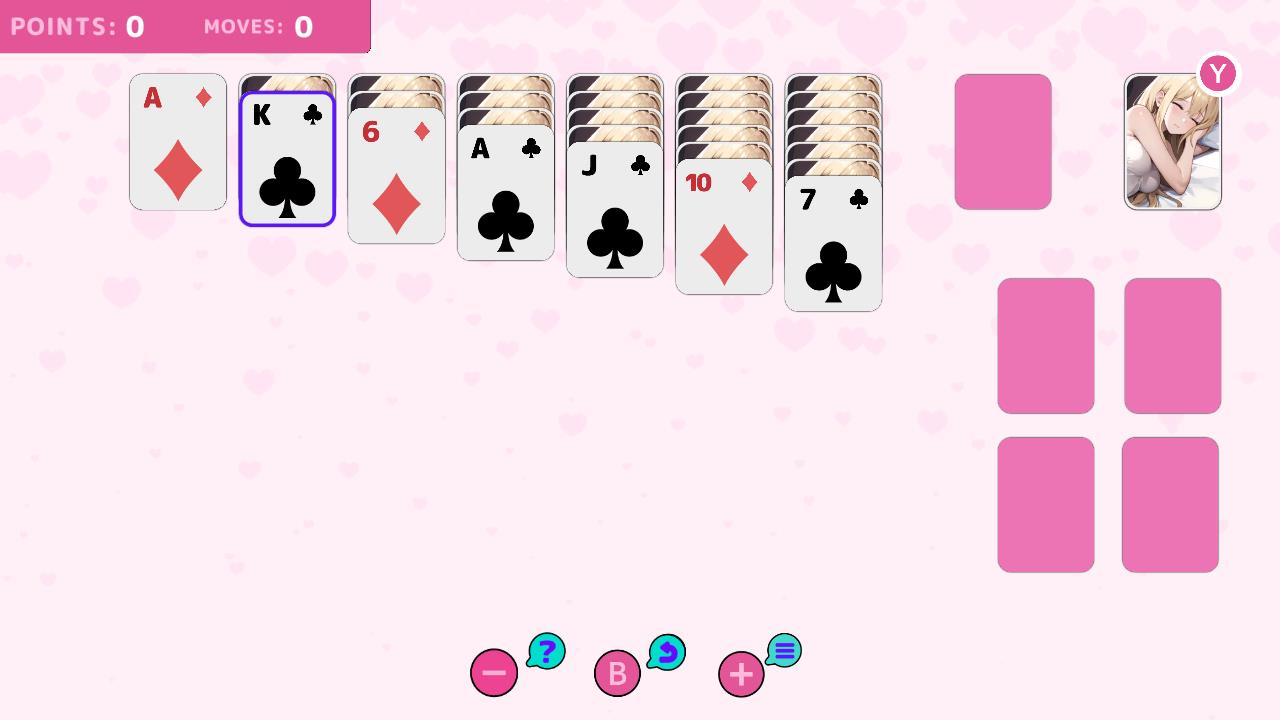Click the Y badge on the deck
Viewport: 1280px width, 720px height.
pyautogui.click(x=1217, y=73)
